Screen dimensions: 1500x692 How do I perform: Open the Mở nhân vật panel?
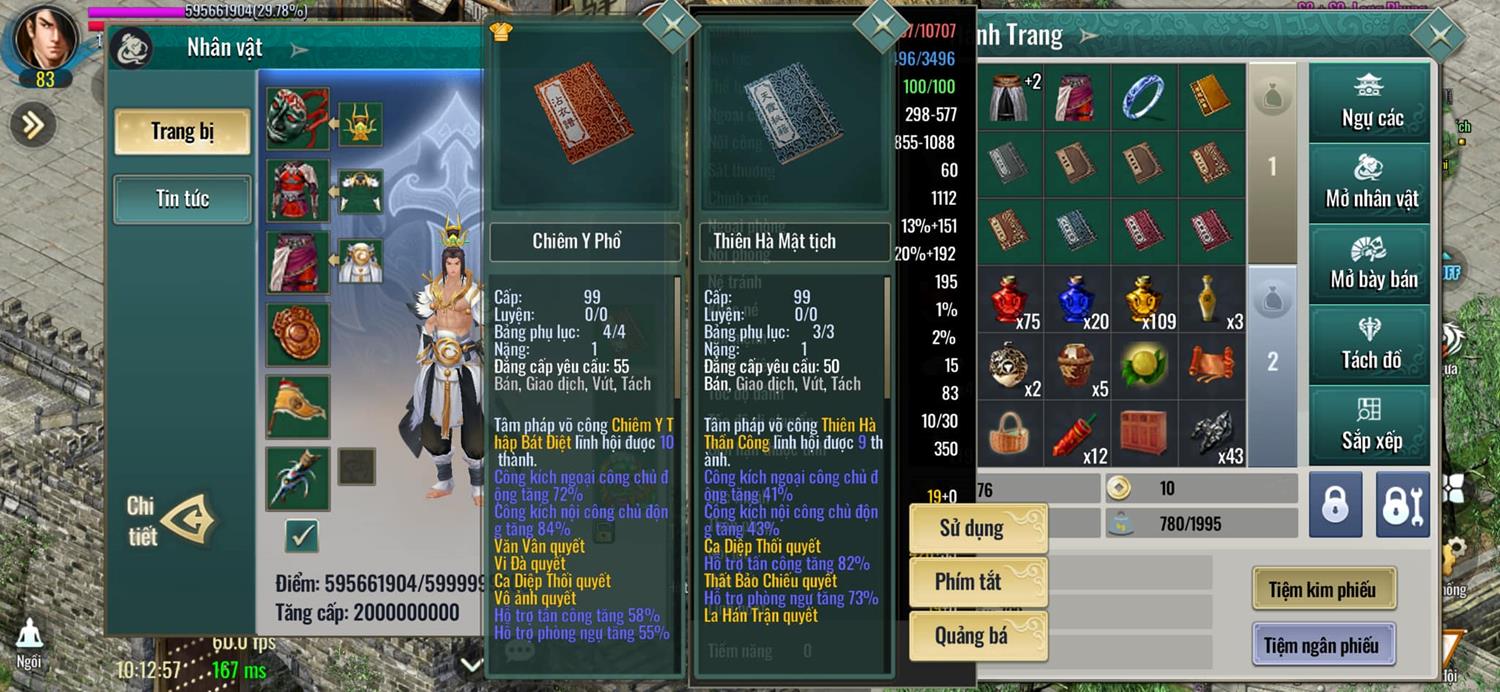click(1371, 183)
